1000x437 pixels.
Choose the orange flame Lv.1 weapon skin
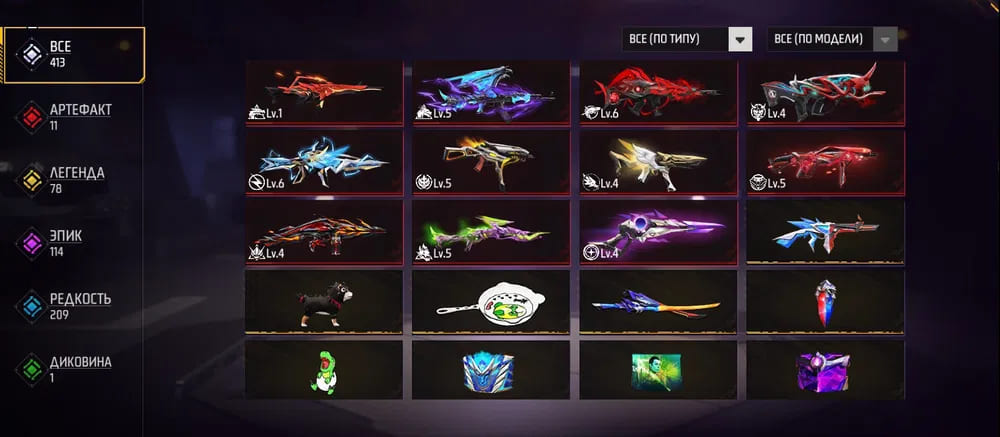324,92
